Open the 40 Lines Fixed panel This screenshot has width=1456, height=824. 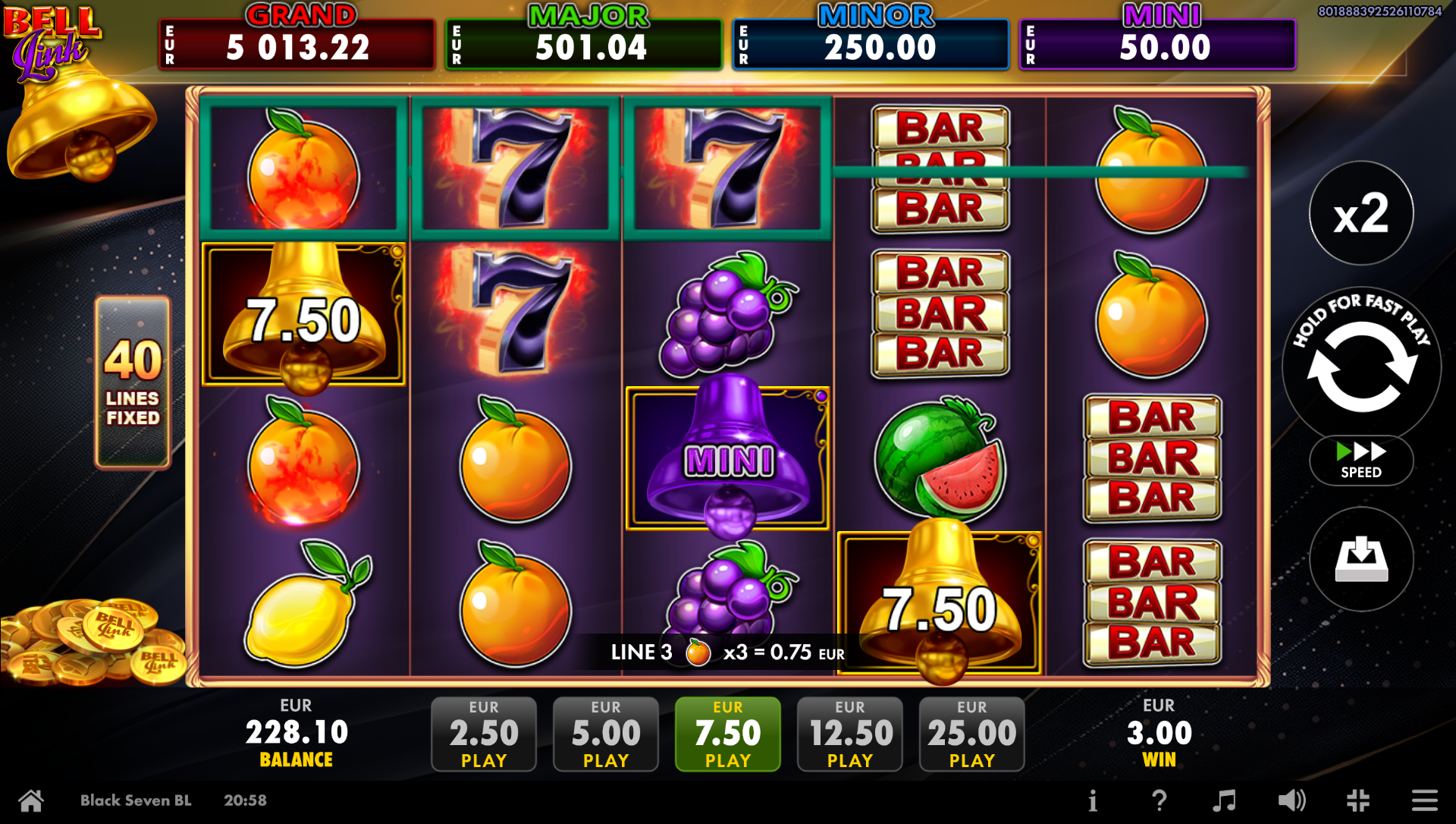coord(133,382)
